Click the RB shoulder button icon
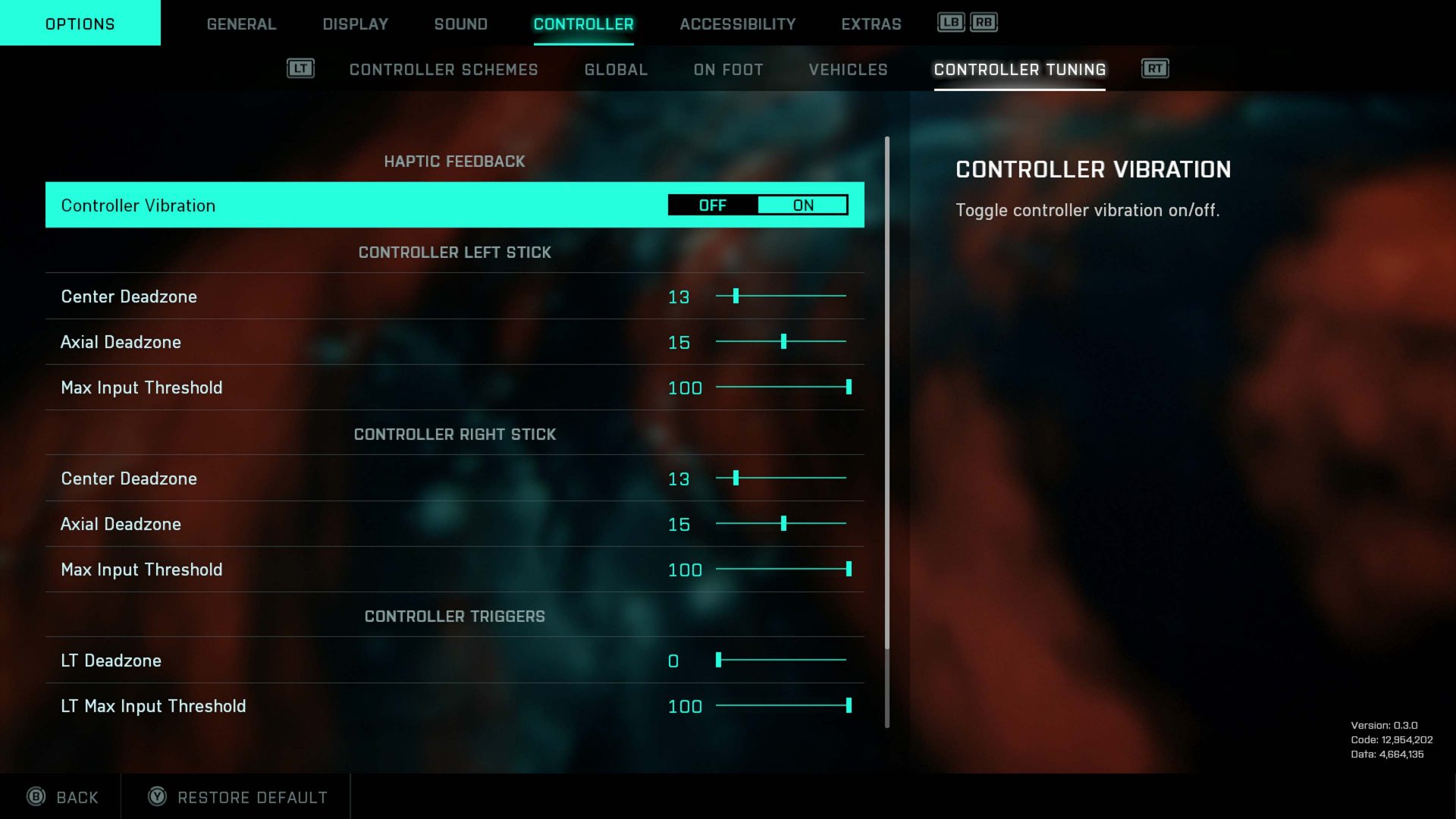1456x819 pixels. coord(982,23)
